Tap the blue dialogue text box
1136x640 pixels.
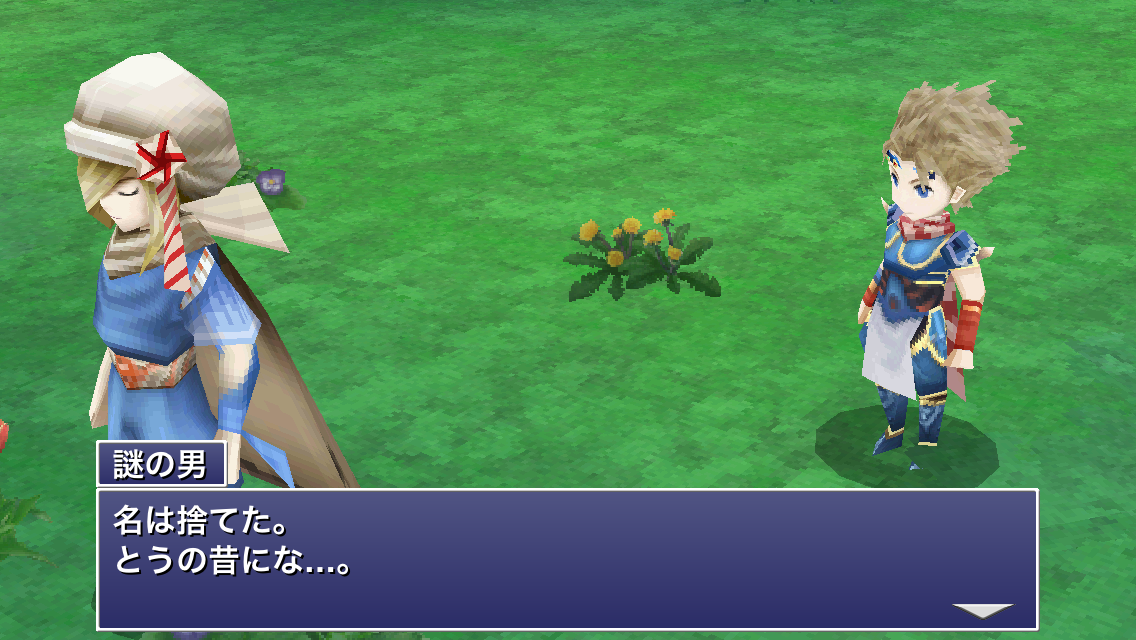[x=567, y=558]
